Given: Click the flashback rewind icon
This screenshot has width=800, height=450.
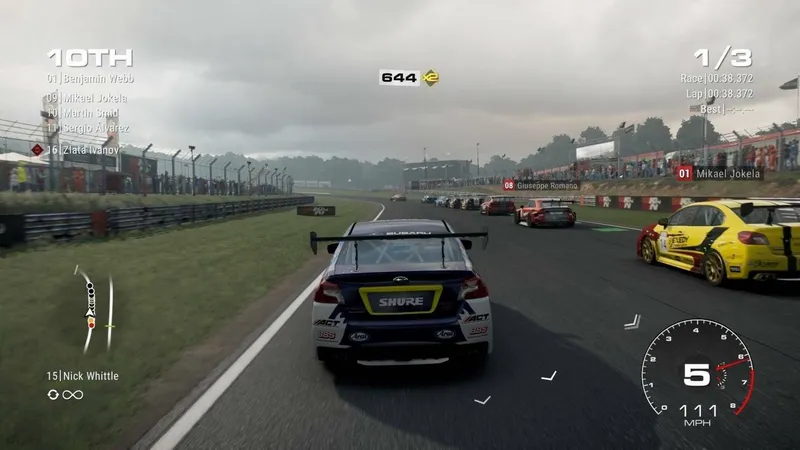Looking at the screenshot, I should click(x=53, y=394).
